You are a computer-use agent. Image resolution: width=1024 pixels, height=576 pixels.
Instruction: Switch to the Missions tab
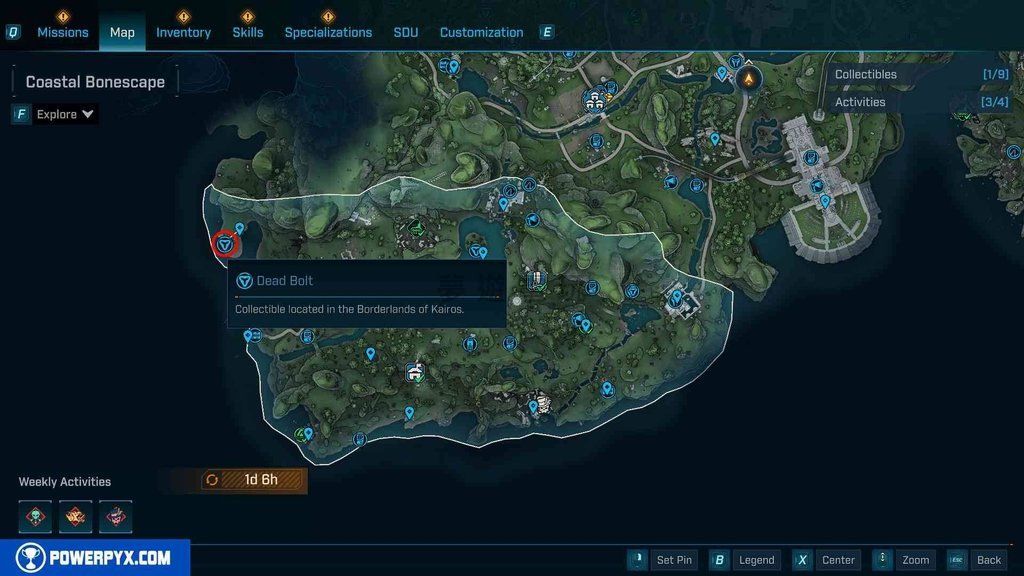[63, 32]
